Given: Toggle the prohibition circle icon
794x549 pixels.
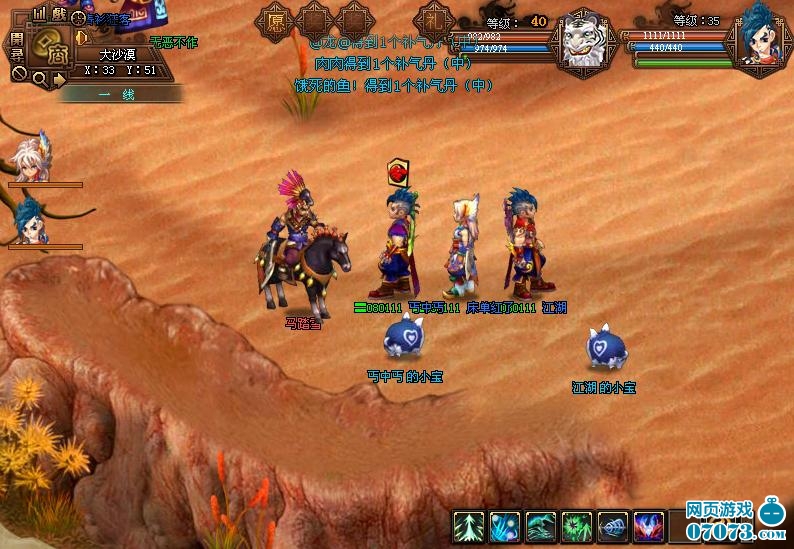Looking at the screenshot, I should pyautogui.click(x=18, y=74).
